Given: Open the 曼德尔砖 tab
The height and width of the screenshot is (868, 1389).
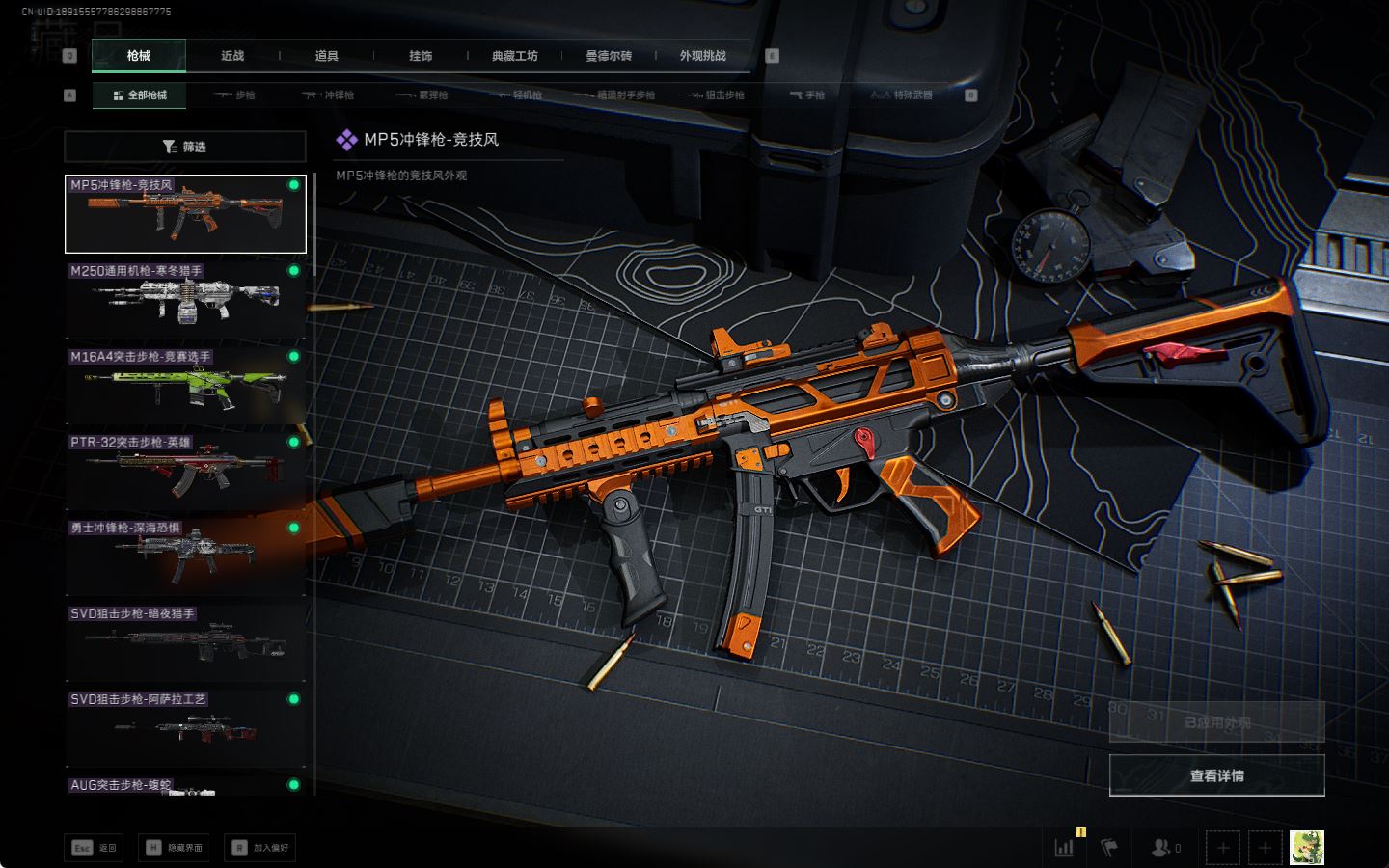Looking at the screenshot, I should point(609,56).
